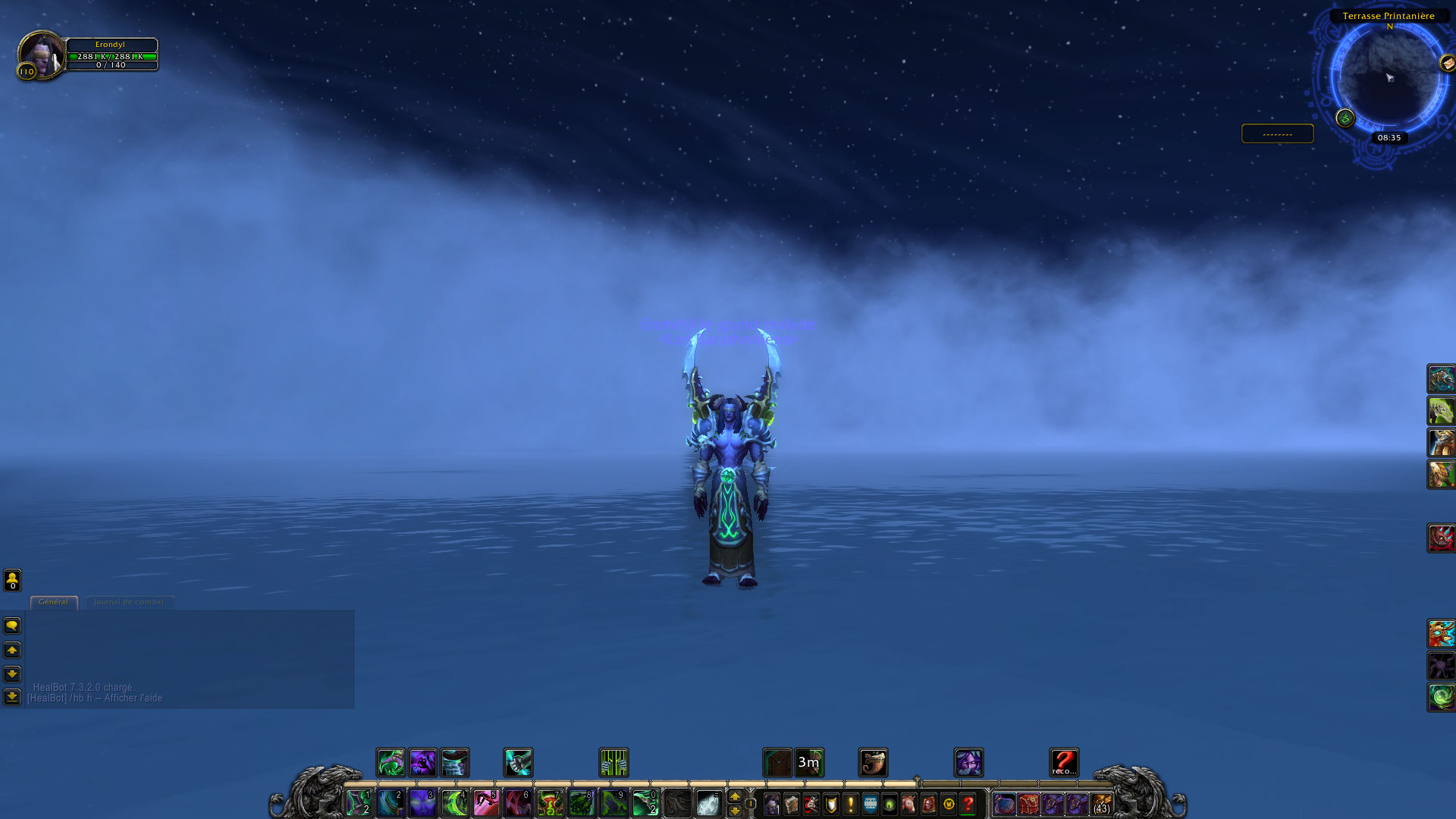
Task: Open the character info portrait icon
Action: coord(771,803)
